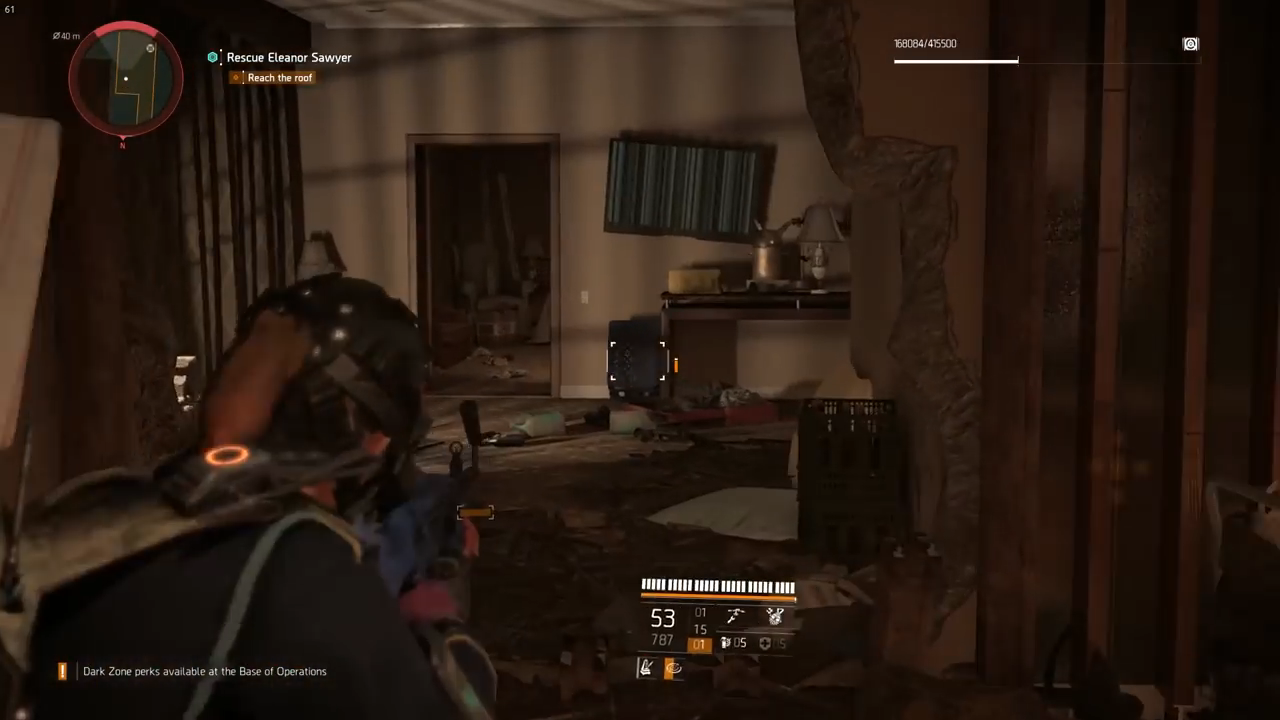Expand the minimap in the top left
The image size is (1280, 720).
(125, 79)
